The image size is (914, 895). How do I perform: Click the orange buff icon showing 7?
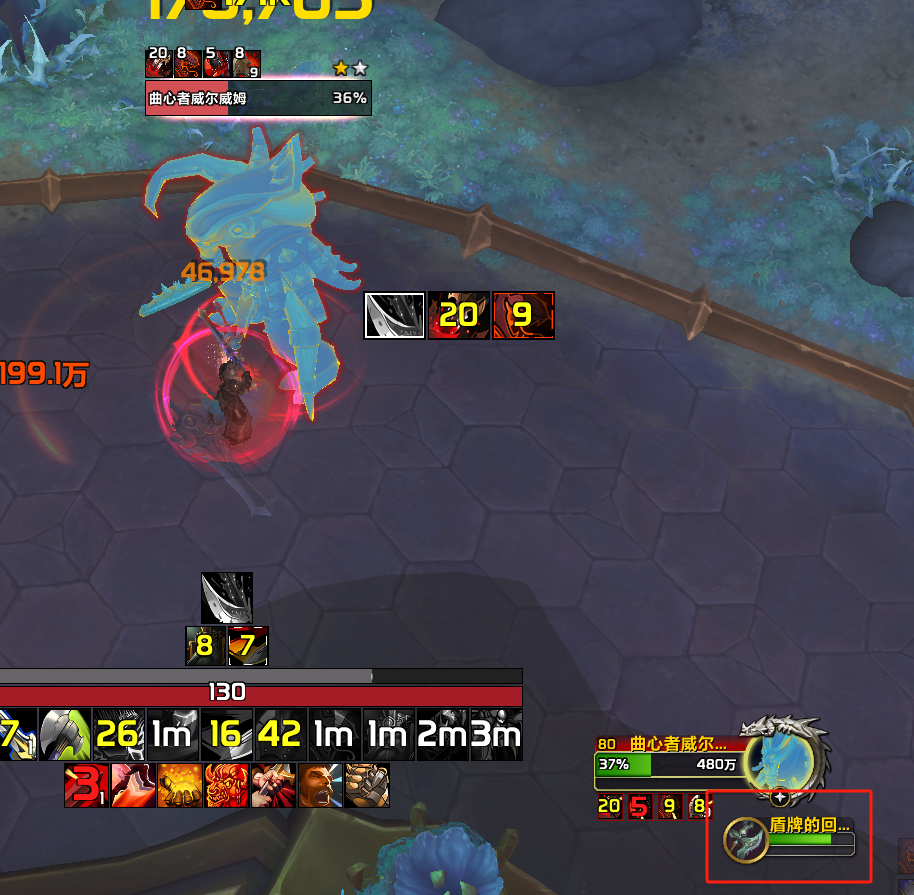[x=248, y=646]
